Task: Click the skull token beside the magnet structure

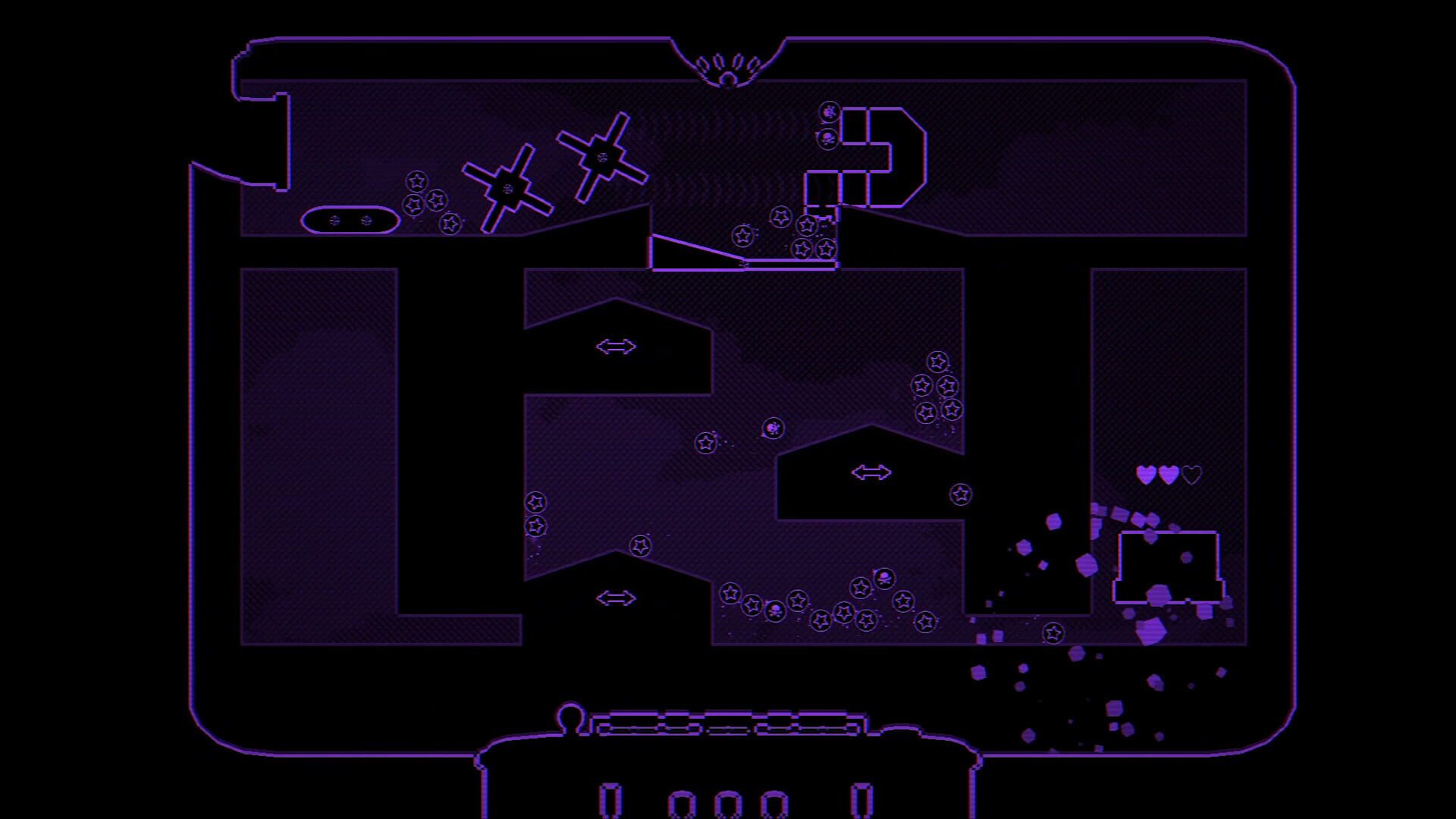Action: [x=827, y=139]
